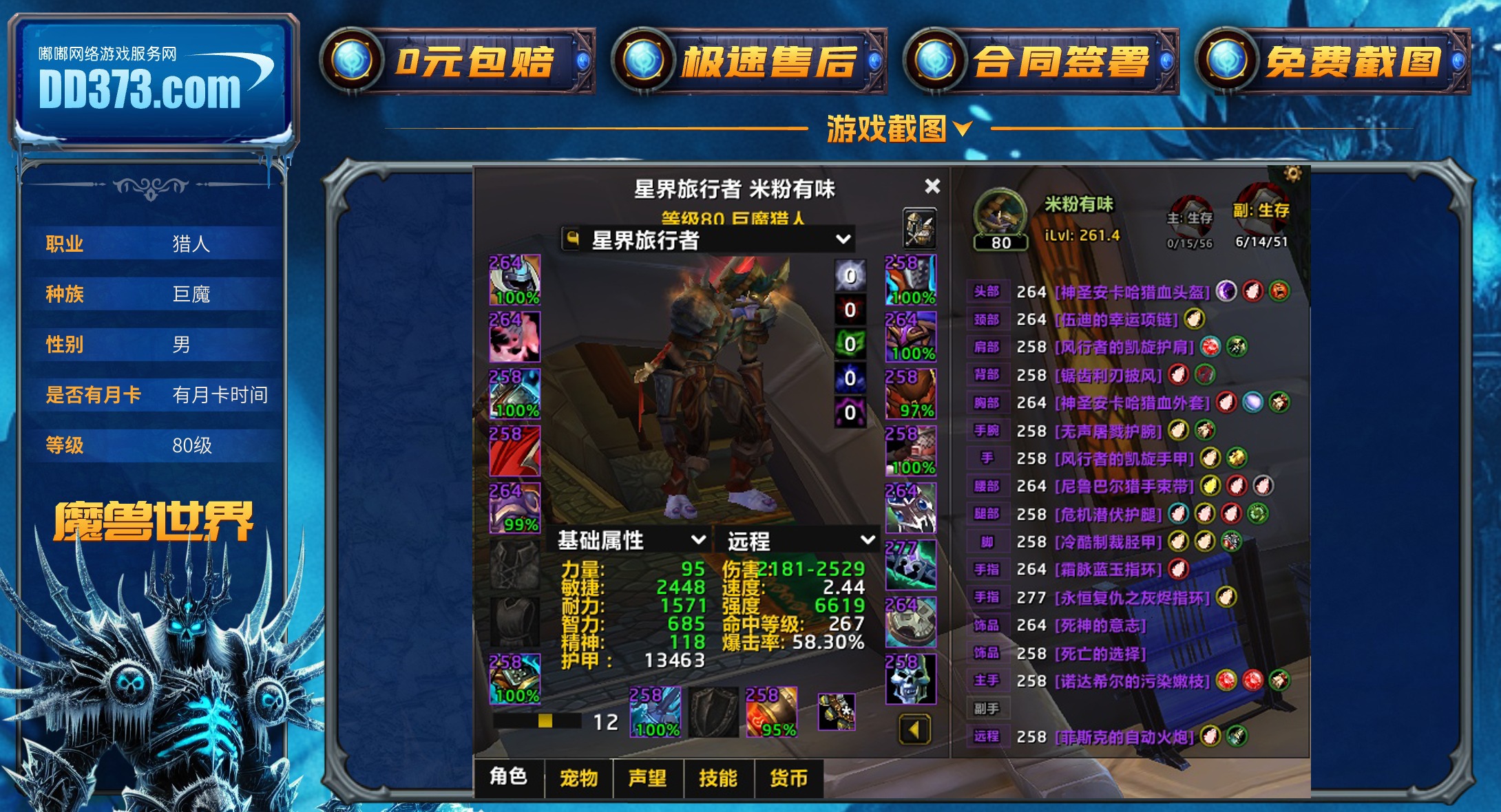Switch to the 货币 tab

click(x=788, y=778)
